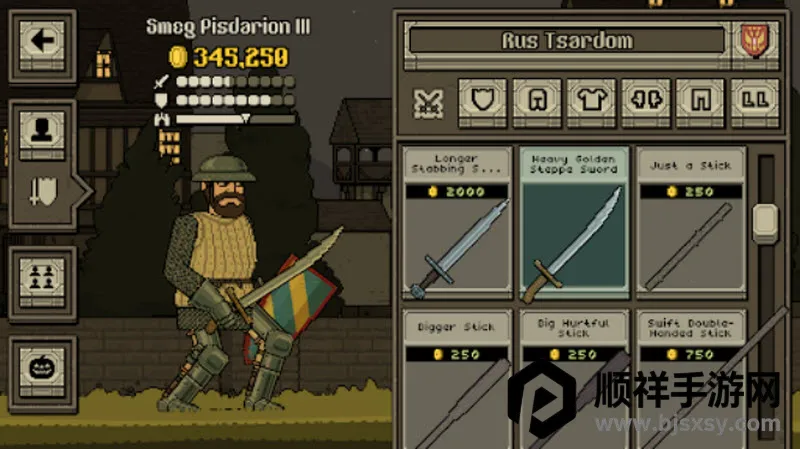
Task: Select the Heavy Golden Steppe Sword
Action: pos(574,222)
